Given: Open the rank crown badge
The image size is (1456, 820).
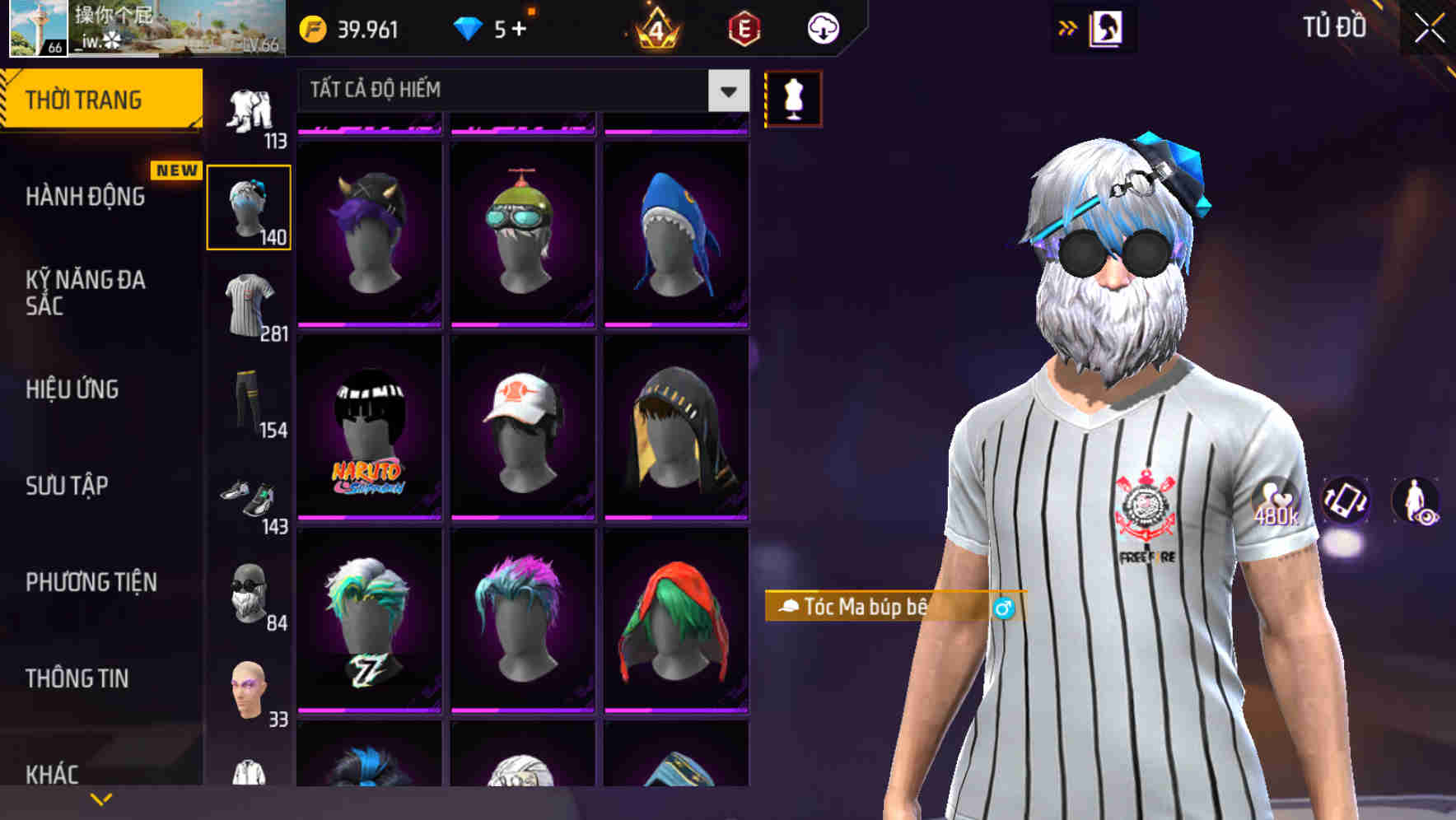Looking at the screenshot, I should click(656, 29).
